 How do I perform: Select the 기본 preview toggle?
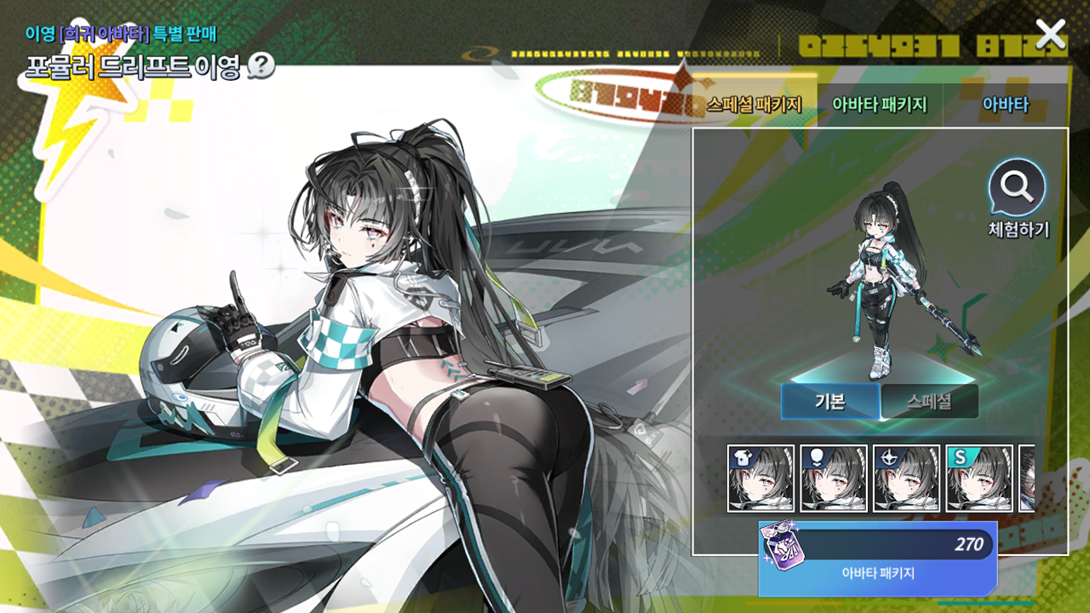coord(830,402)
